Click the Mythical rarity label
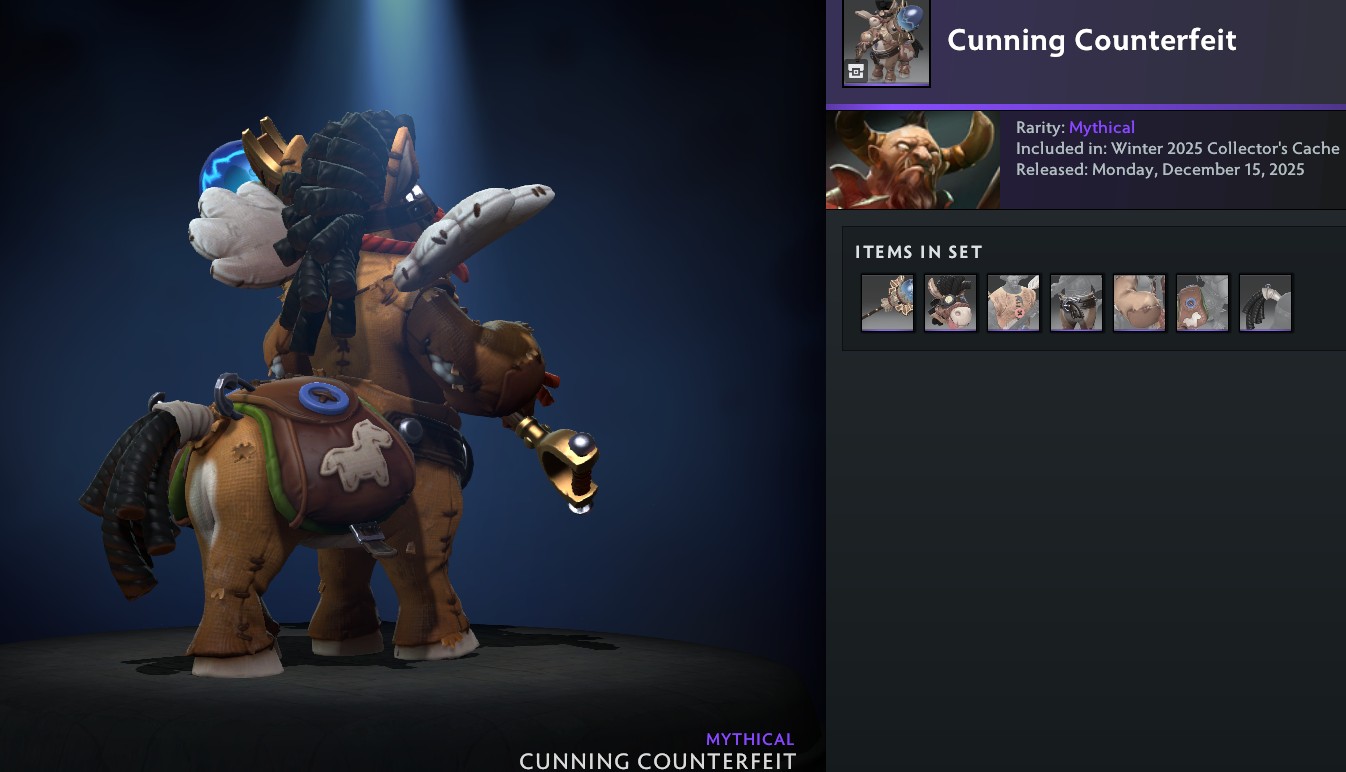Screen dimensions: 1346x772 tap(1101, 127)
